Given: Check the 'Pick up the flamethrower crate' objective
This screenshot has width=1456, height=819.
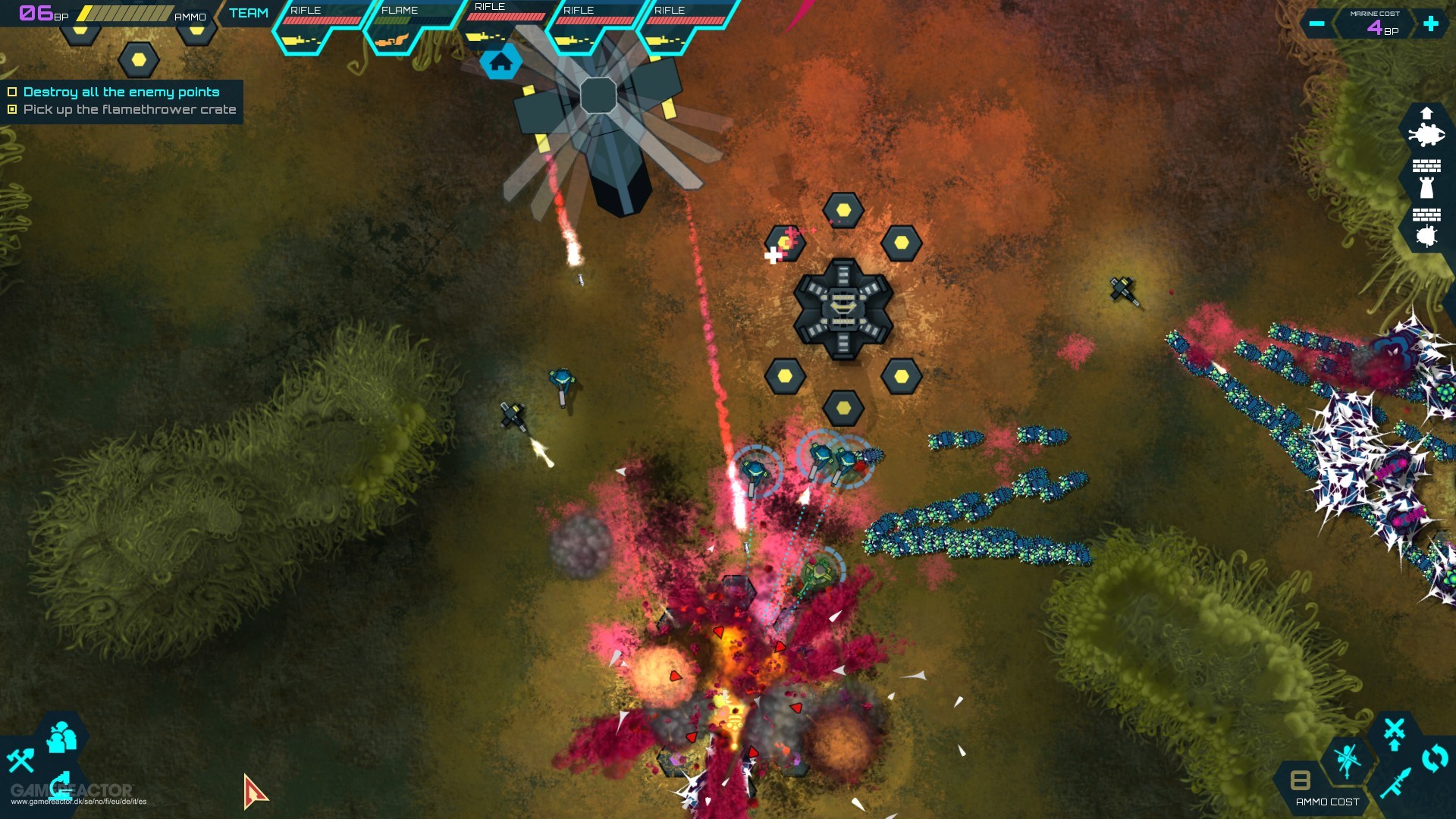Looking at the screenshot, I should point(11,109).
